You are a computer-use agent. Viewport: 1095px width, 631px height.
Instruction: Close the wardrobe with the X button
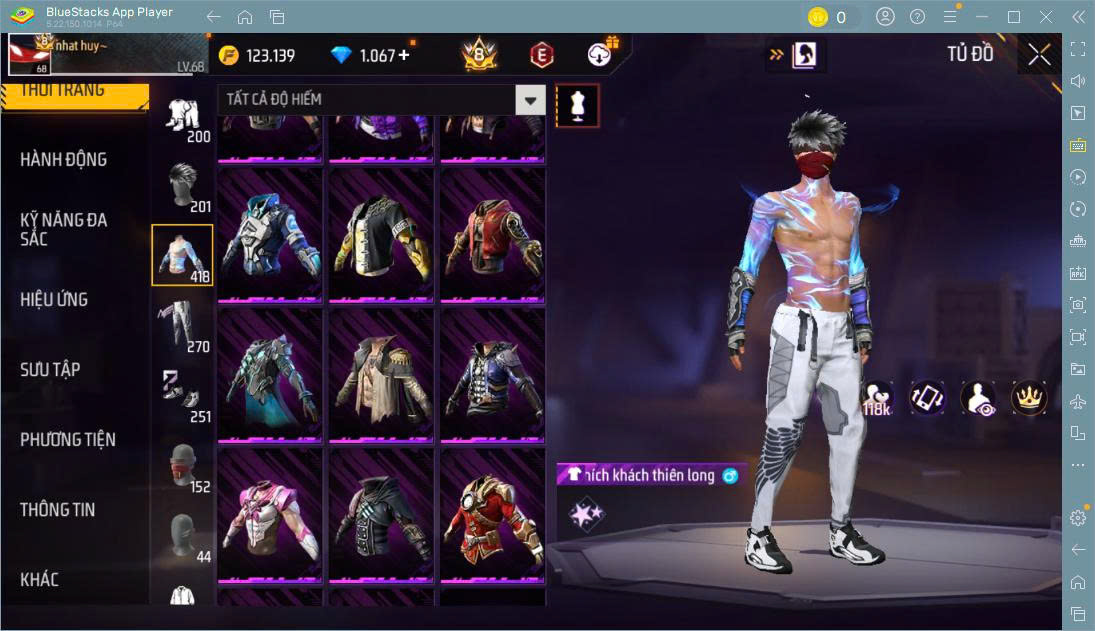(x=1039, y=54)
